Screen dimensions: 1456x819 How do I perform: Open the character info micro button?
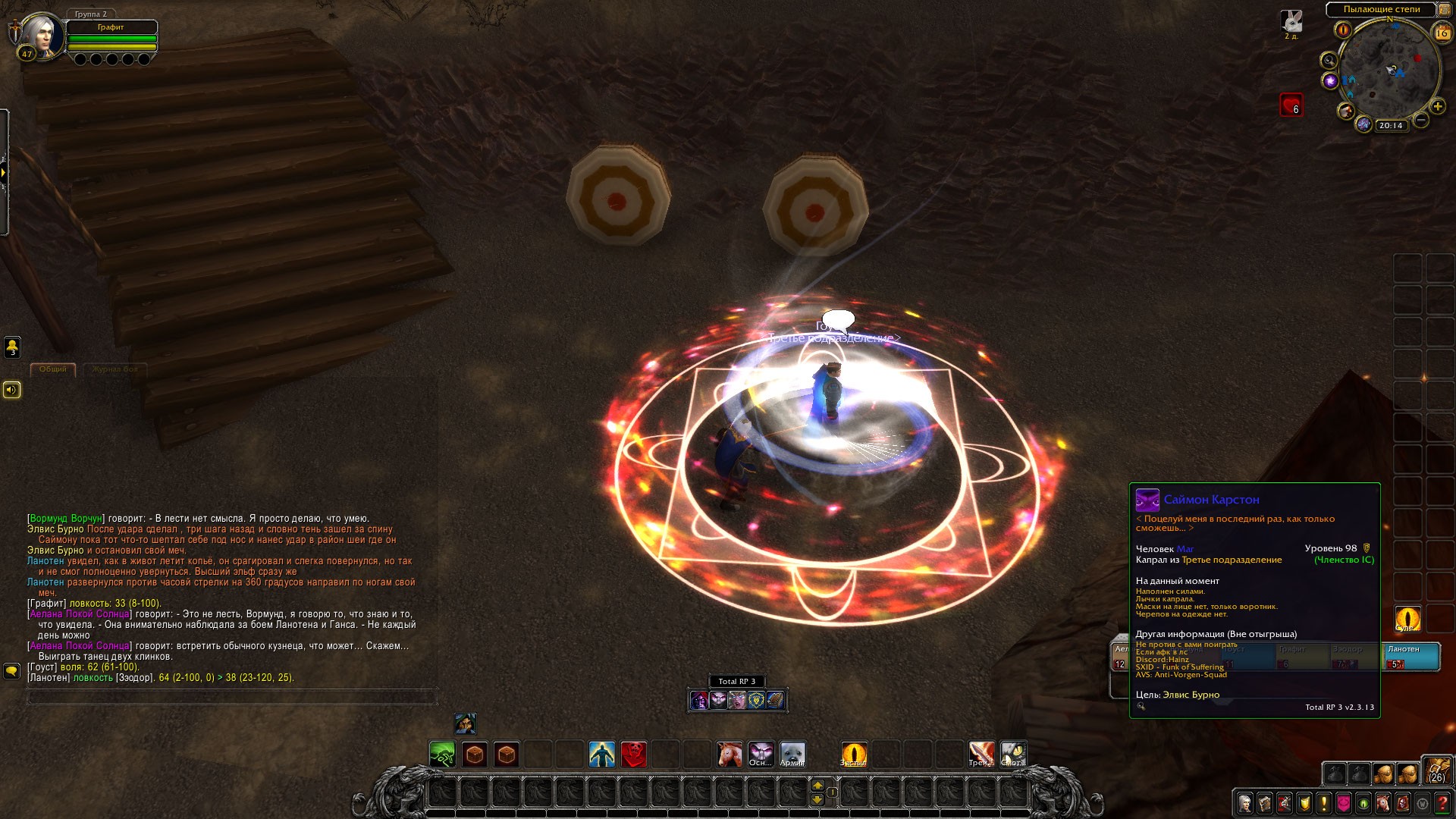click(x=1245, y=802)
